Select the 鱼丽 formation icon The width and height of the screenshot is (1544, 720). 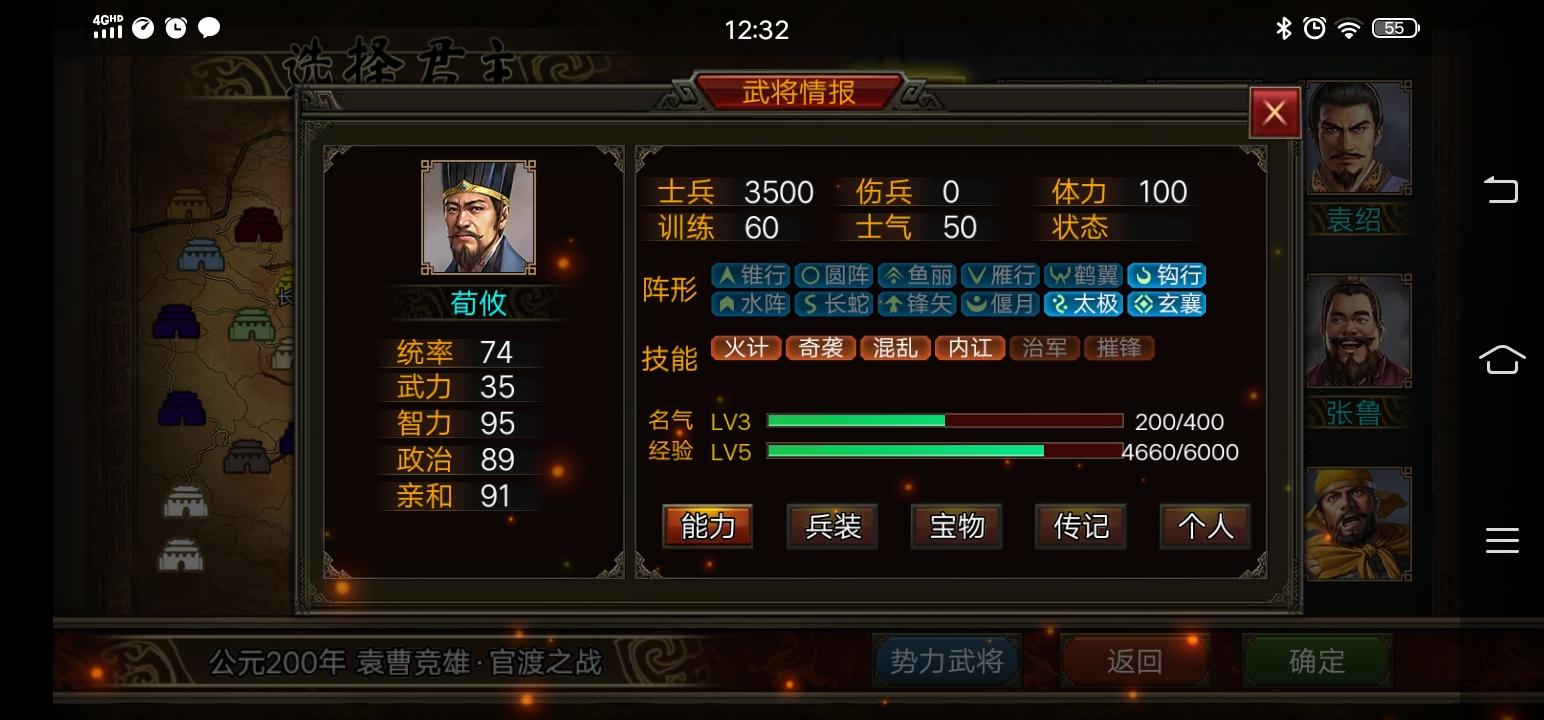point(915,276)
